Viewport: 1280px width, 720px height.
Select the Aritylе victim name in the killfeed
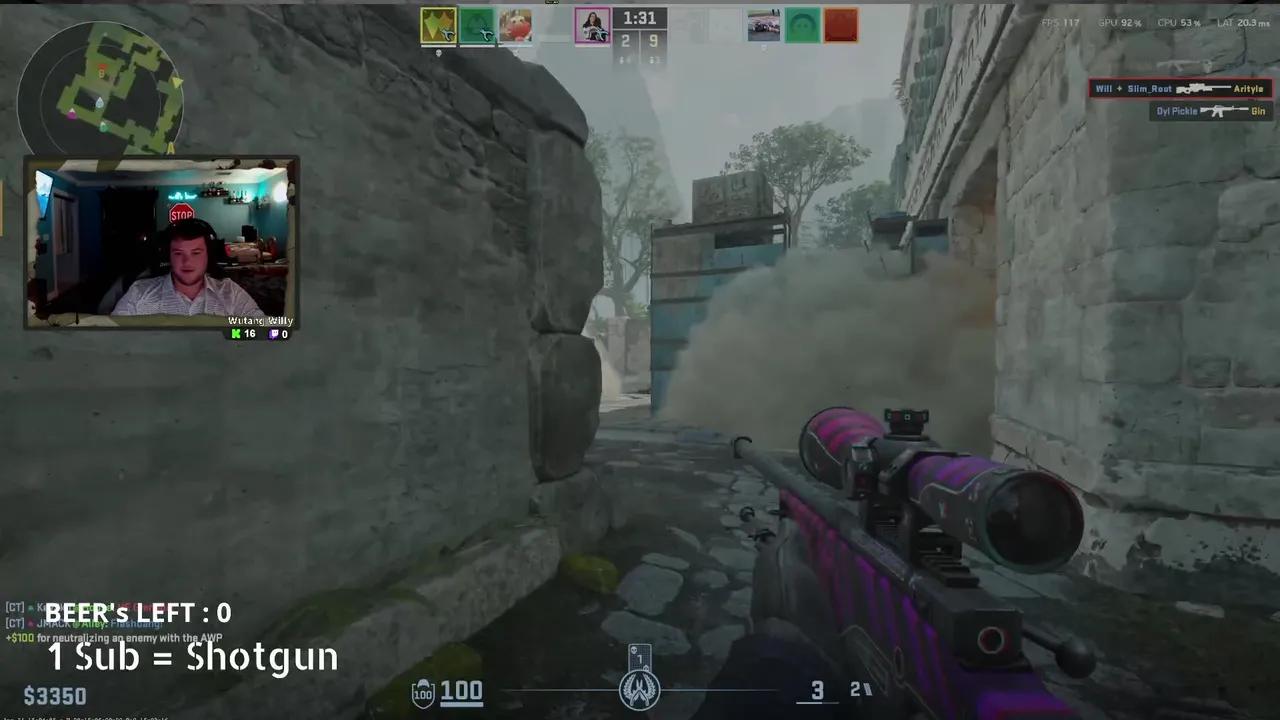[1249, 88]
